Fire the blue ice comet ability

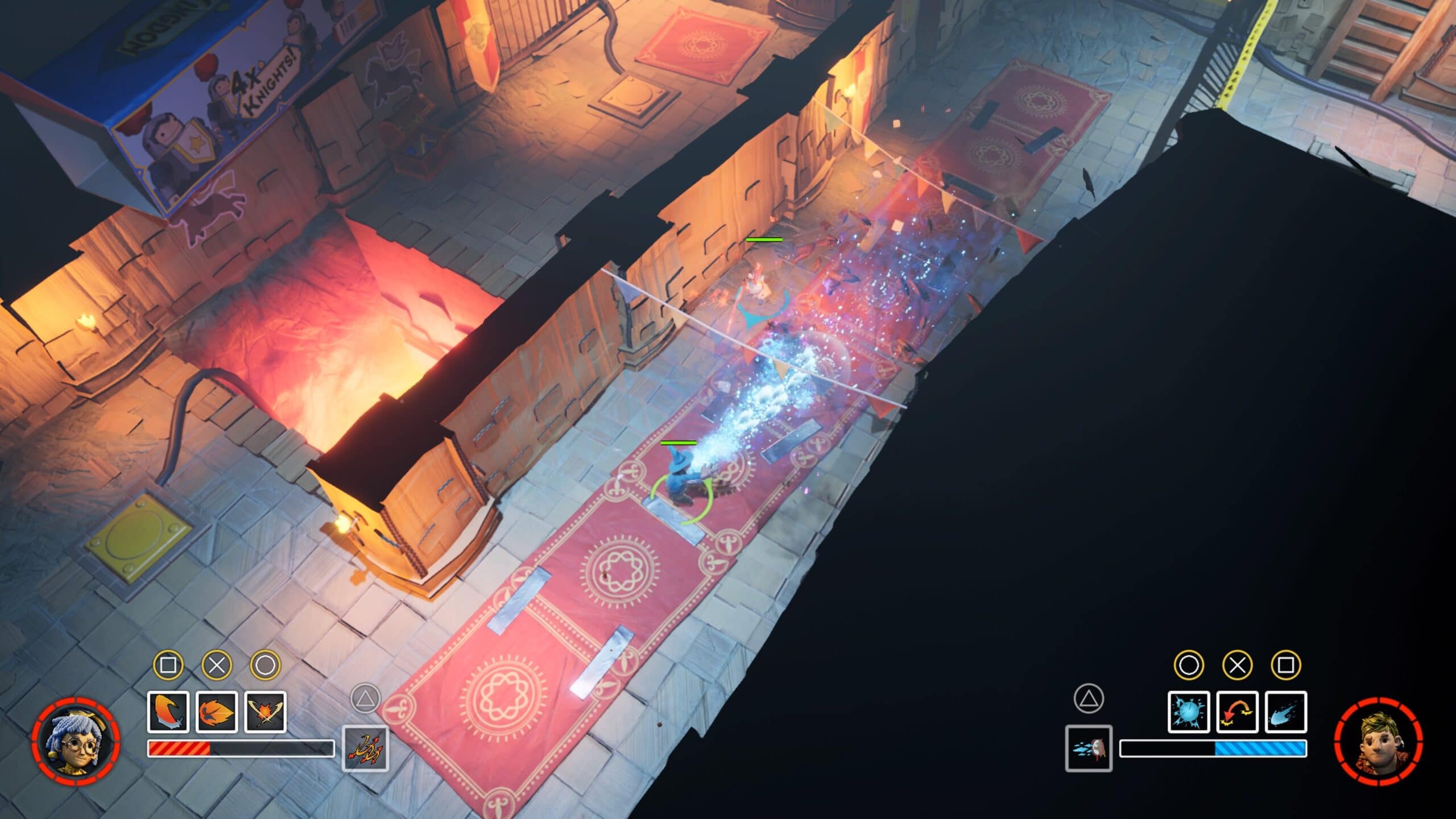click(x=1285, y=712)
